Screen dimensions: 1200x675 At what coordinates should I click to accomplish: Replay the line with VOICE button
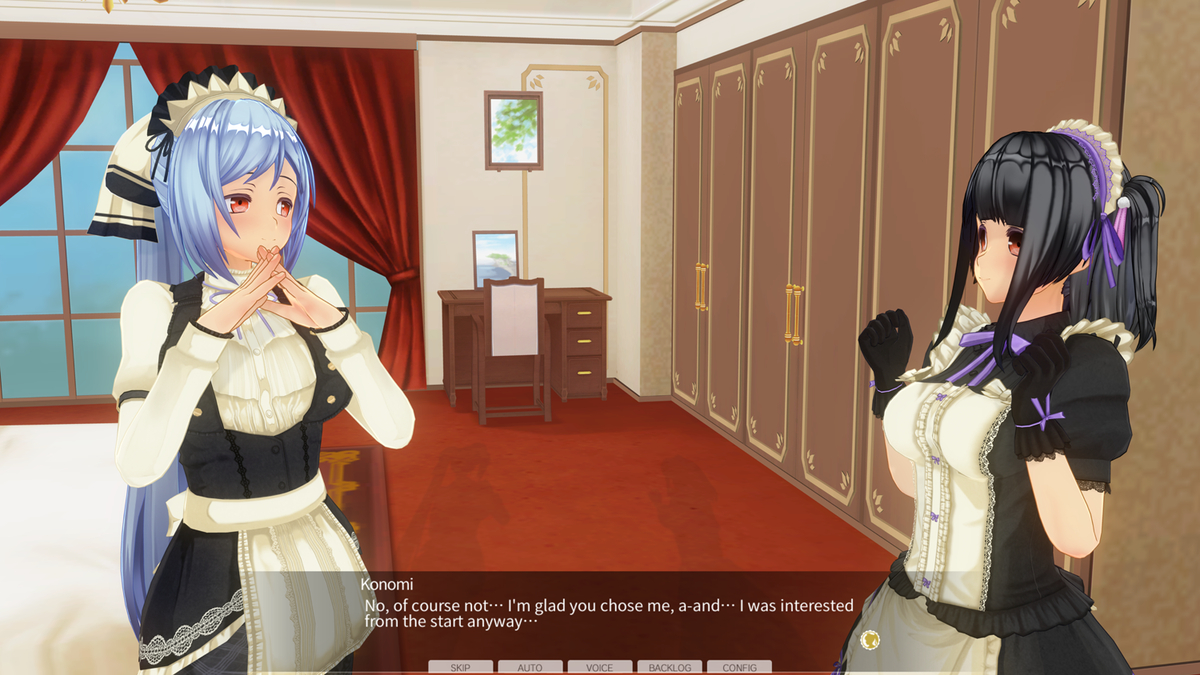point(600,667)
